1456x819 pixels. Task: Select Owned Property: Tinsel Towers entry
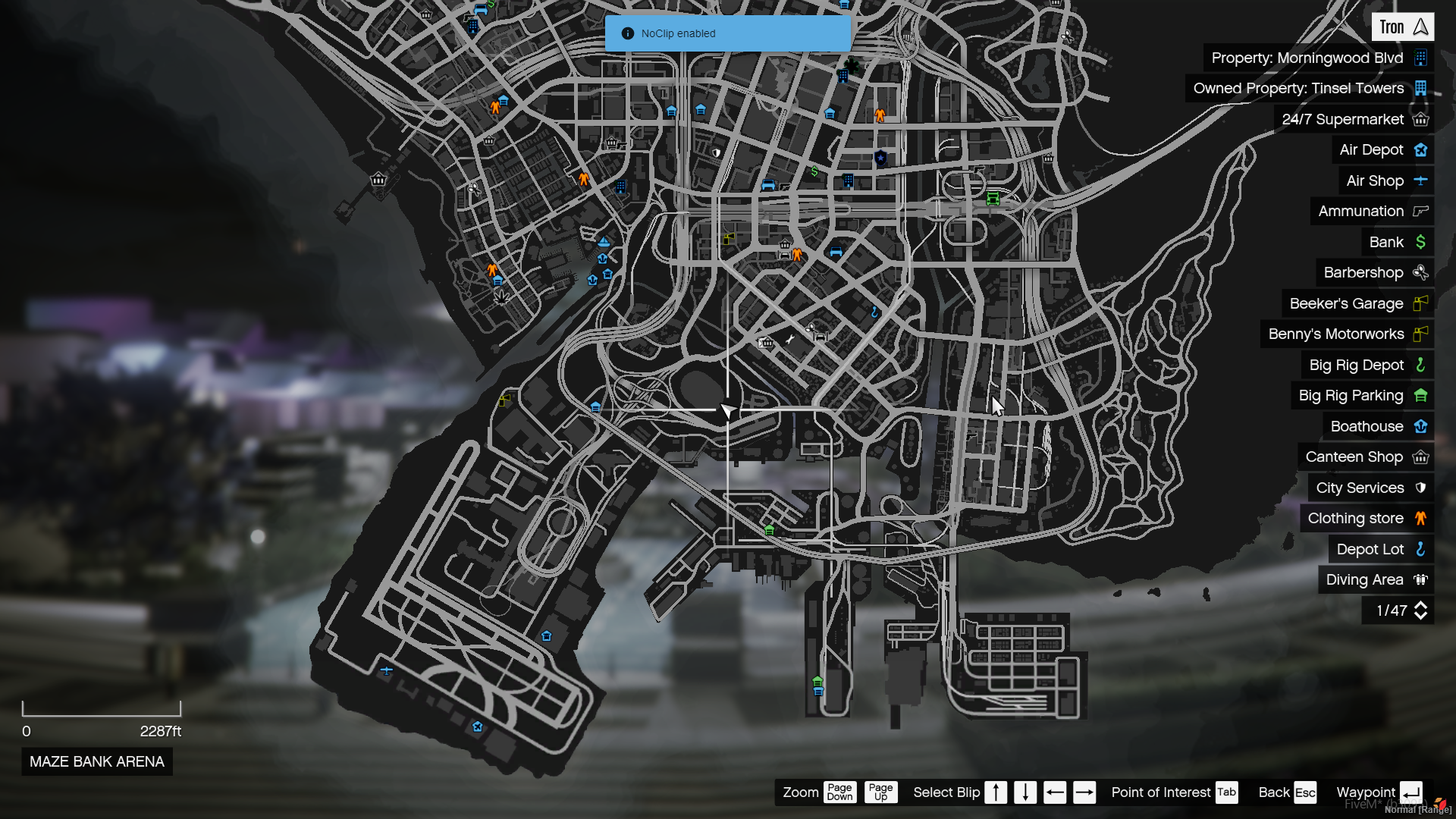click(1308, 89)
